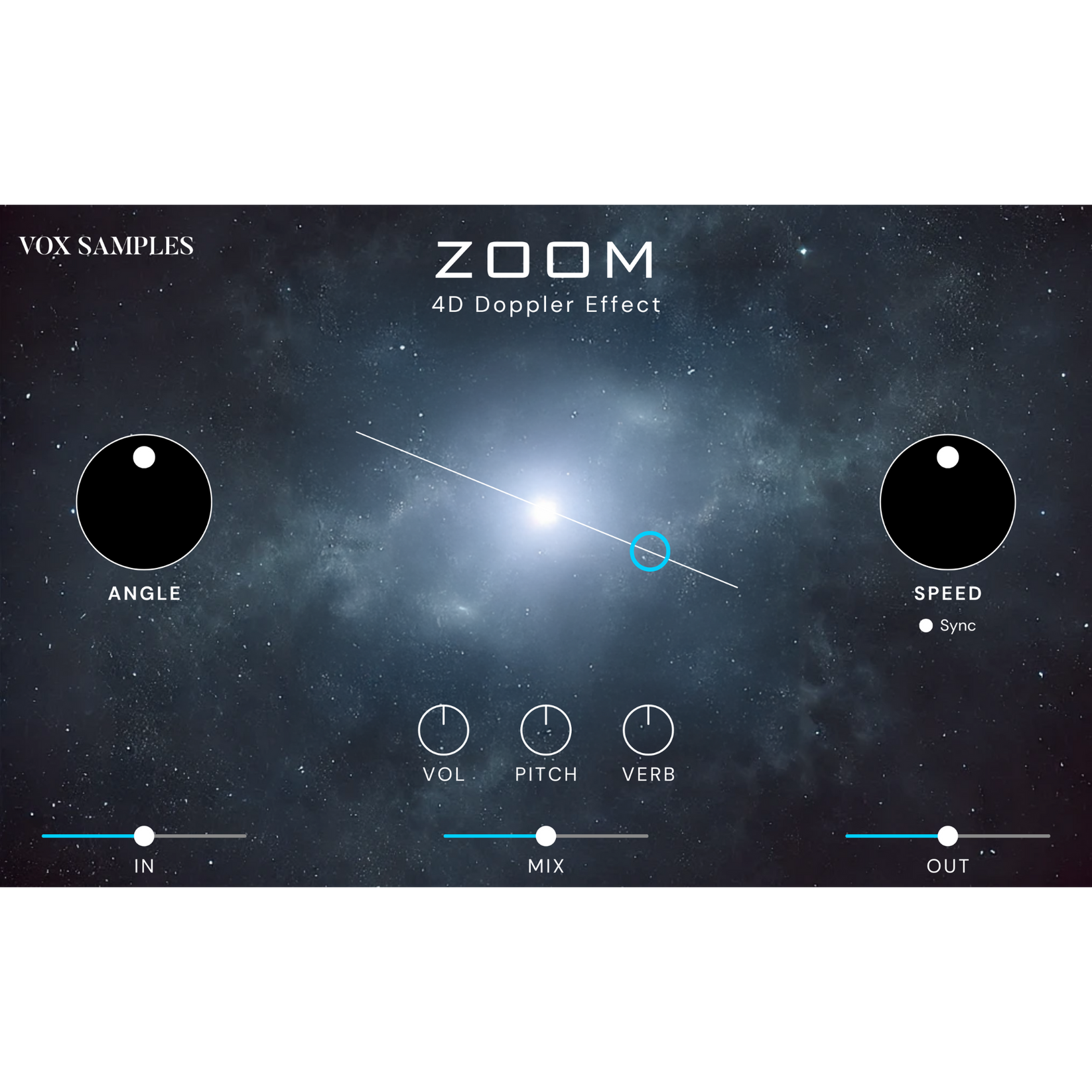1092x1092 pixels.
Task: Click the IN slider handle
Action: point(145,837)
